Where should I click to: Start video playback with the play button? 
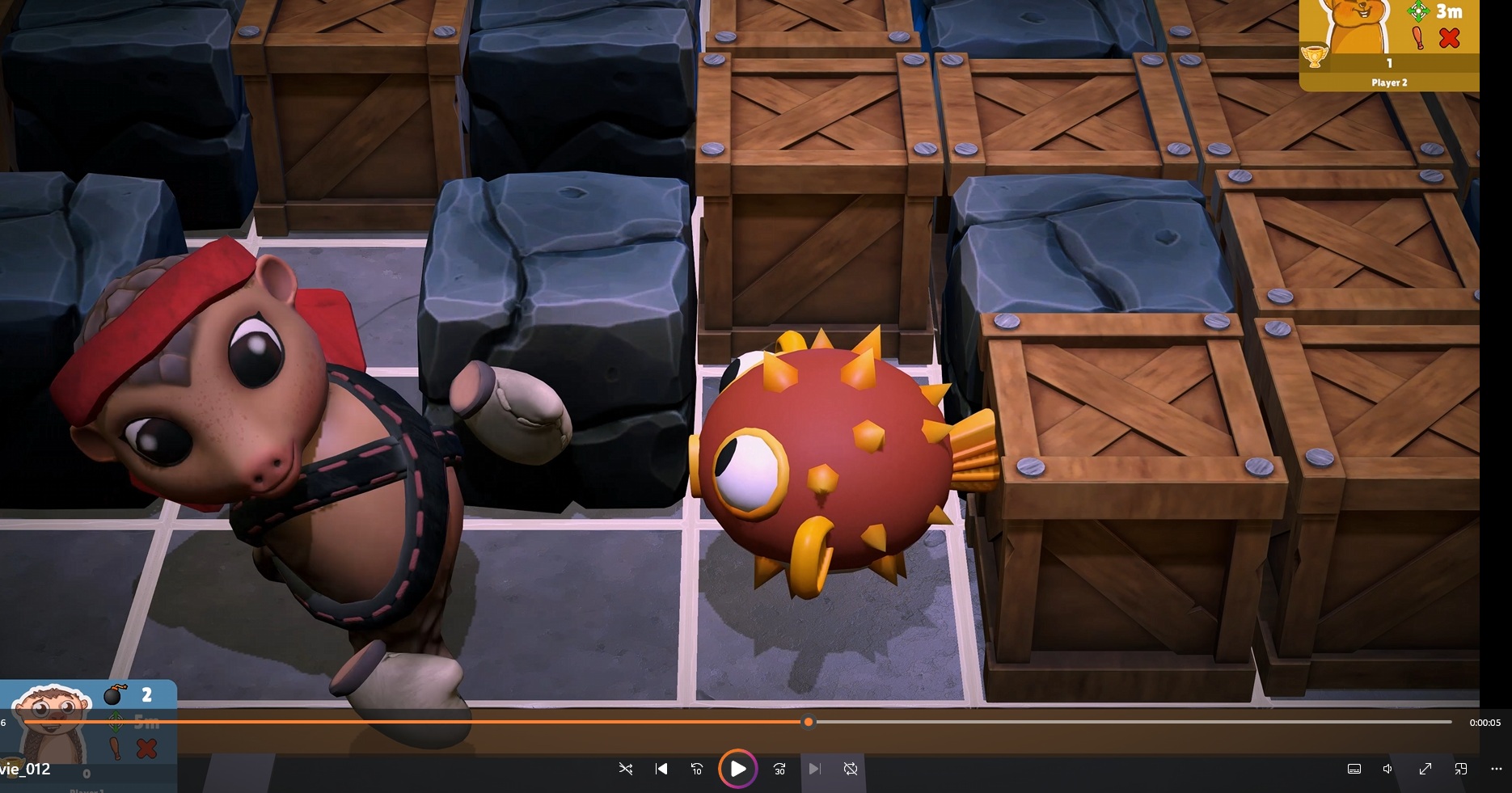737,769
